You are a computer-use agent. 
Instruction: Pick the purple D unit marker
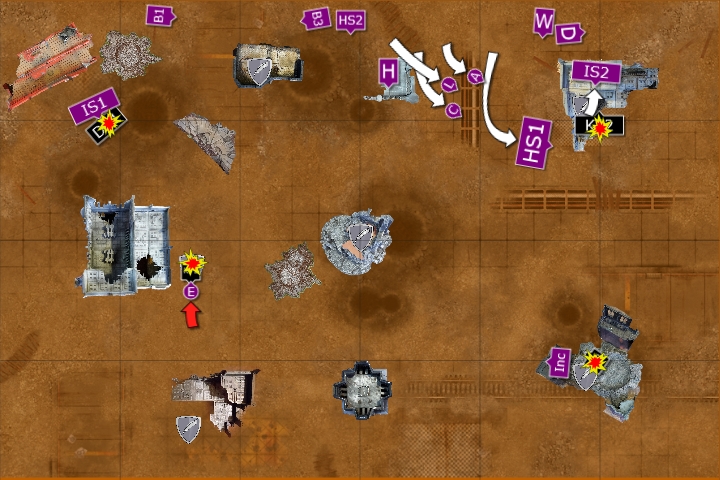tap(569, 33)
